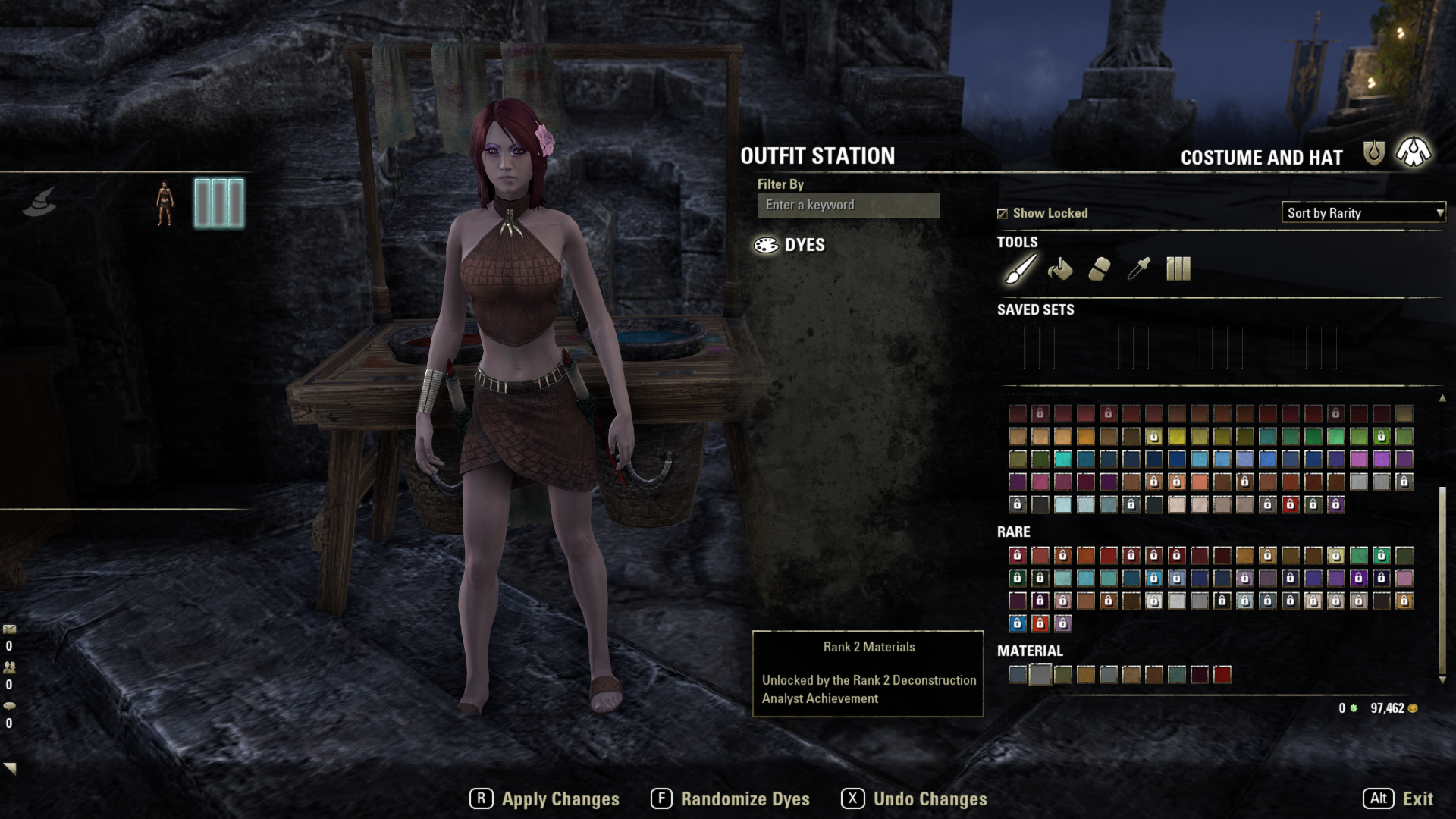The width and height of the screenshot is (1456, 819).
Task: Exit the Outfit Station
Action: coord(1398,799)
